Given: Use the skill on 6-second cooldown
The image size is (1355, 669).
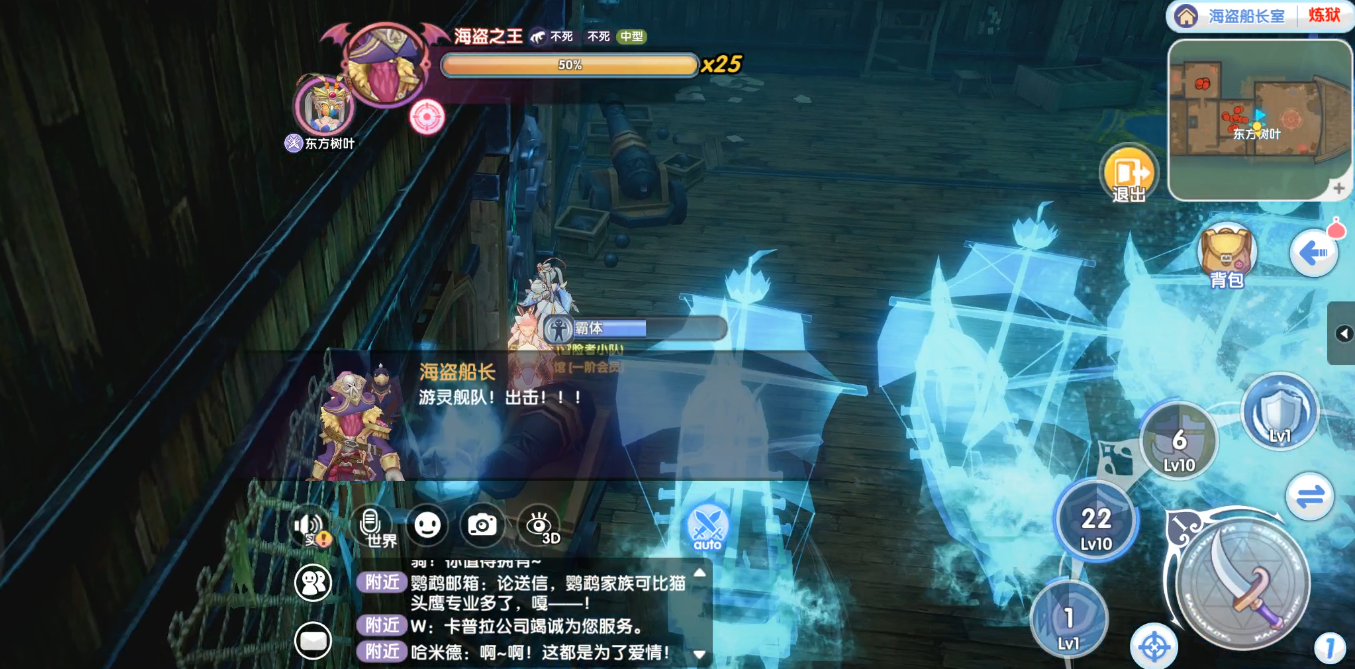Looking at the screenshot, I should point(1179,441).
